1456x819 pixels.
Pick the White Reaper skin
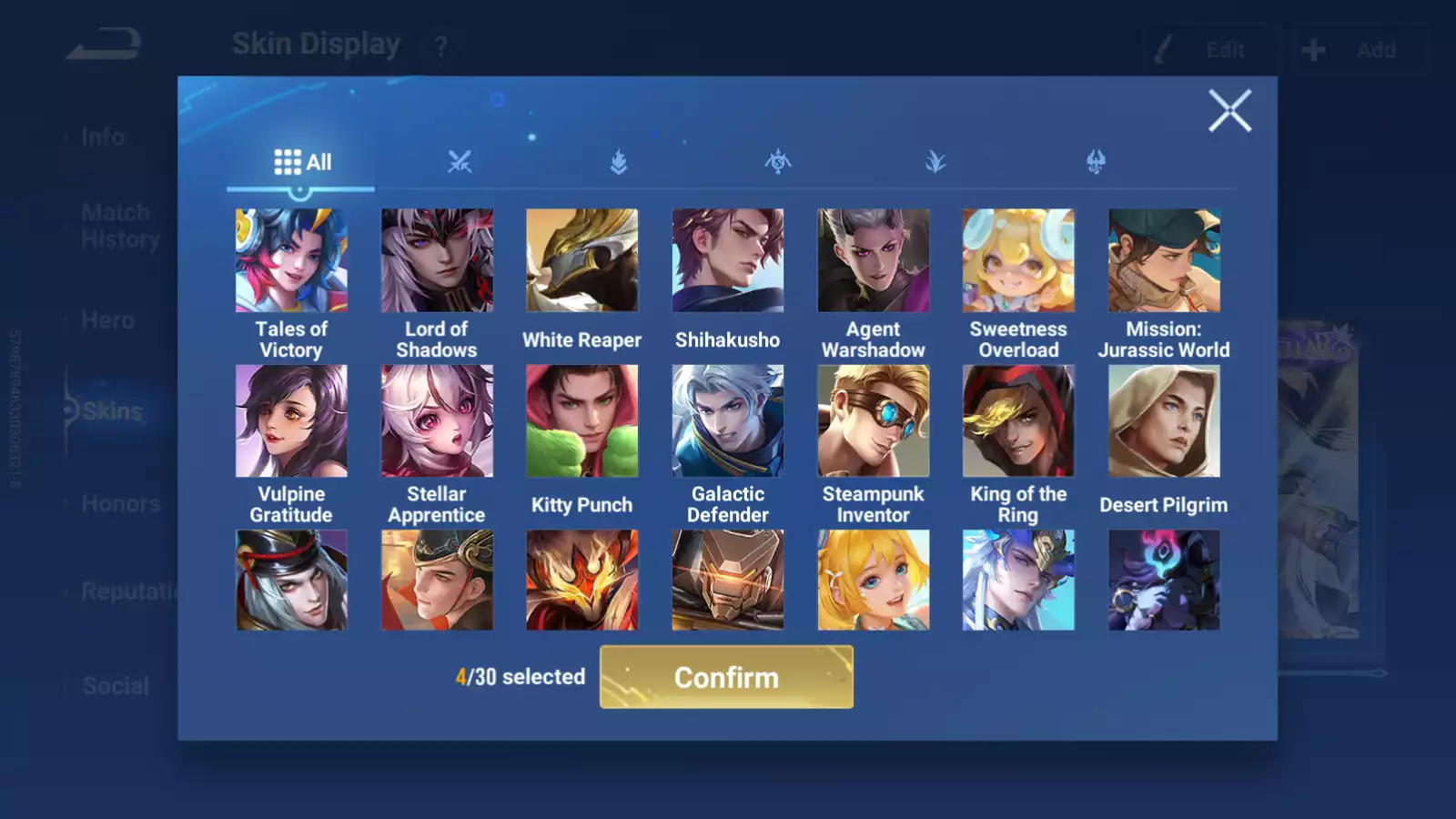pos(582,261)
